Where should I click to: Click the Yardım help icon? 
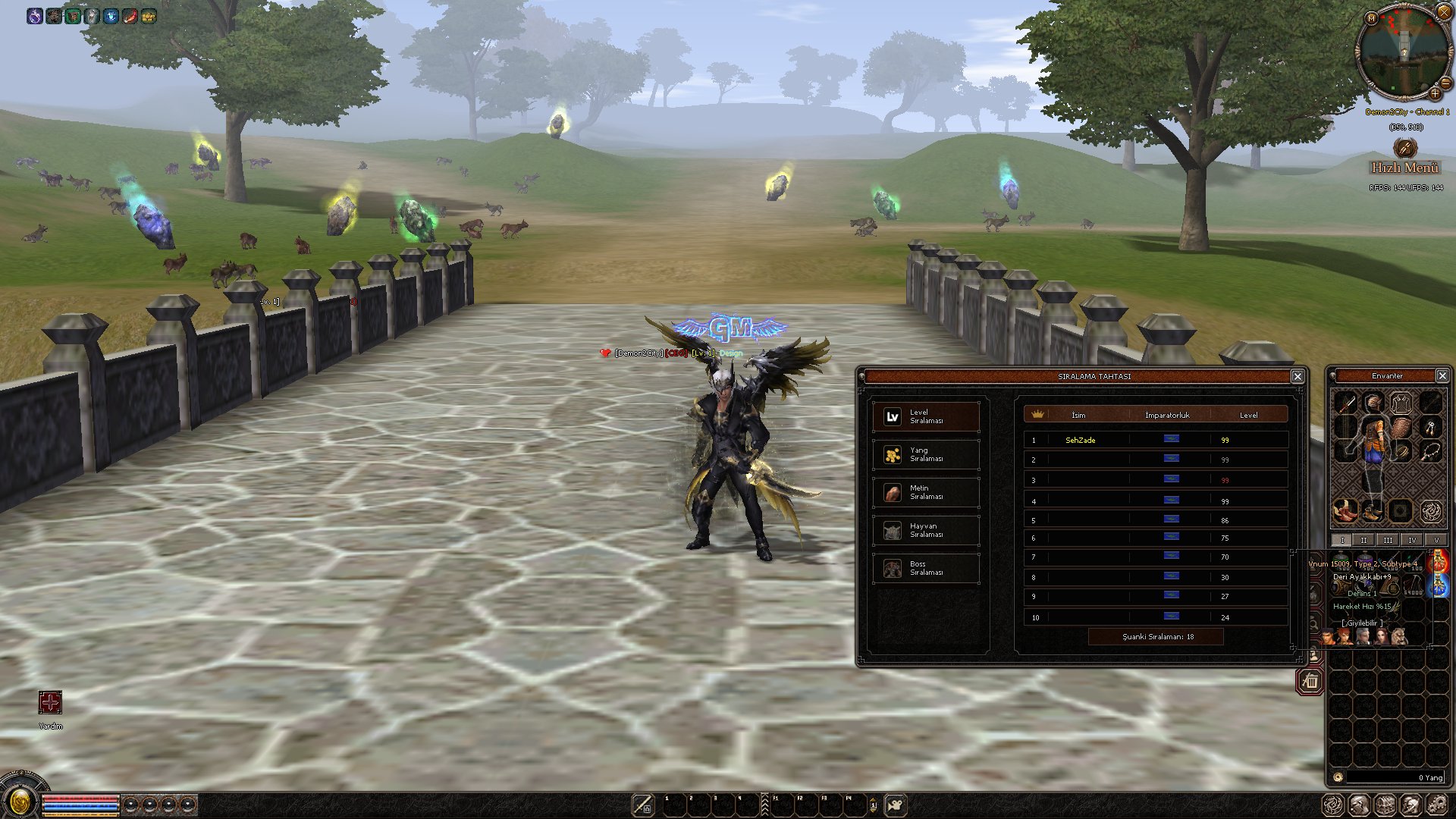pyautogui.click(x=50, y=703)
